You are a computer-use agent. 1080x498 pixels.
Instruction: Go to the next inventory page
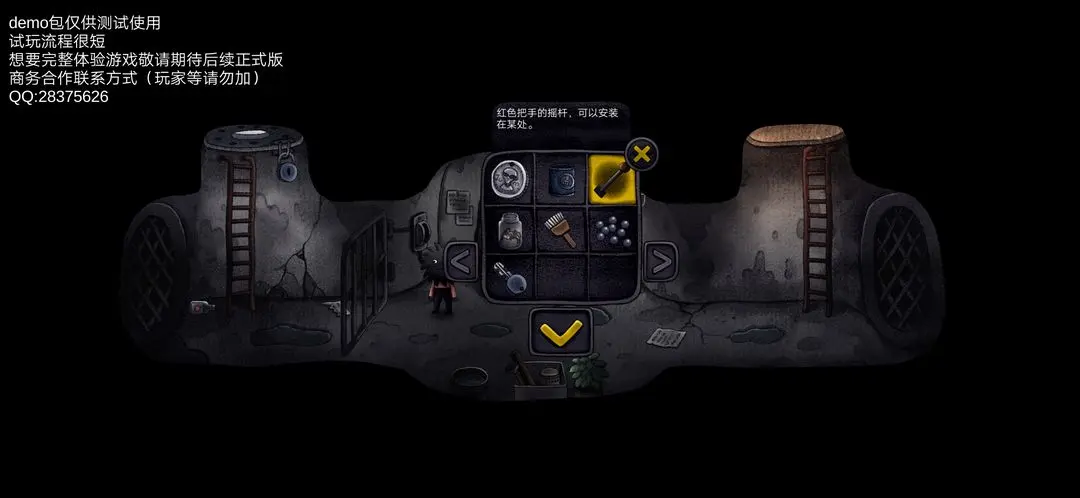[x=660, y=263]
